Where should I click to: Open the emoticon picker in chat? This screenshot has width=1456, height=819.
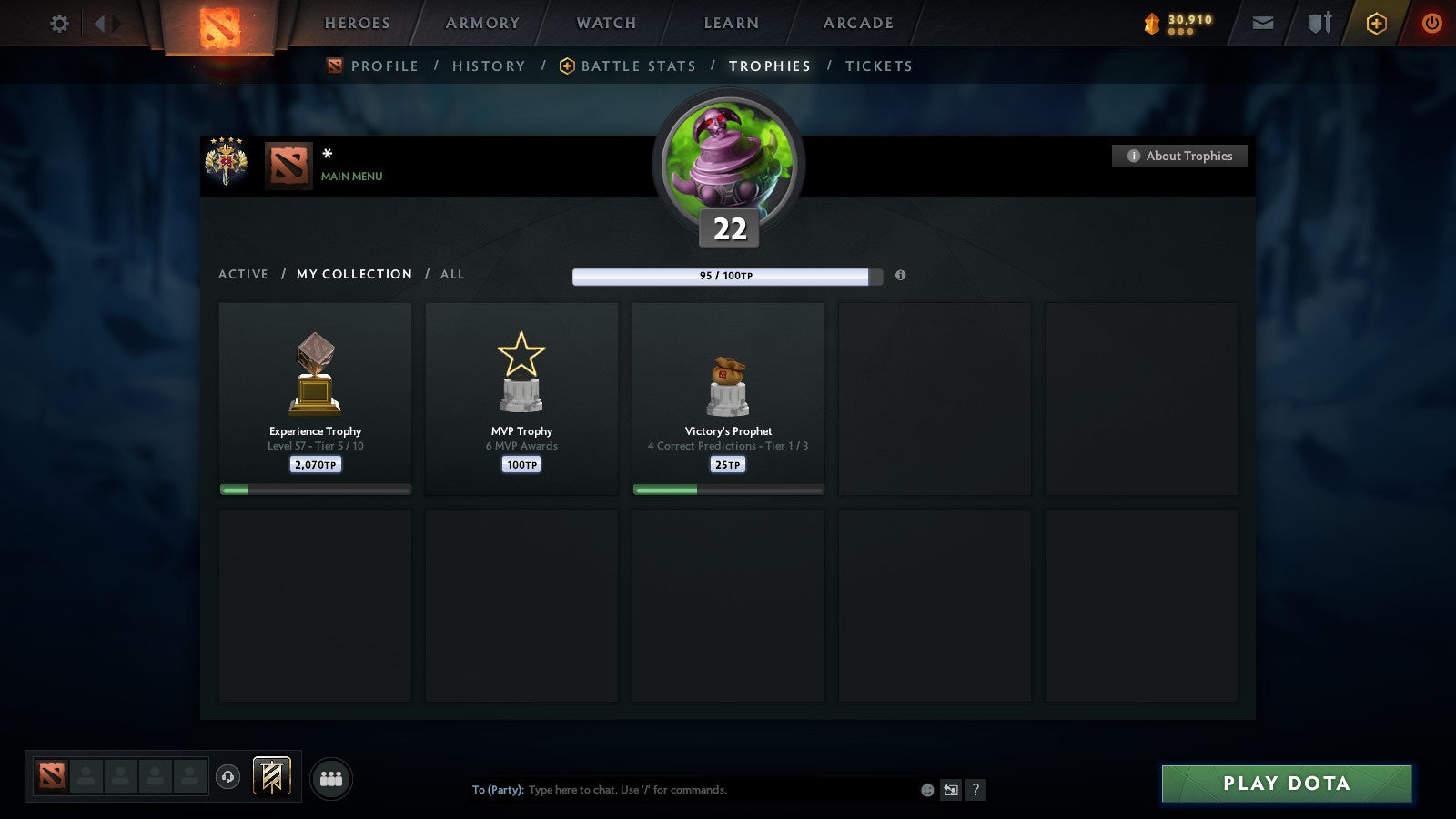click(925, 791)
